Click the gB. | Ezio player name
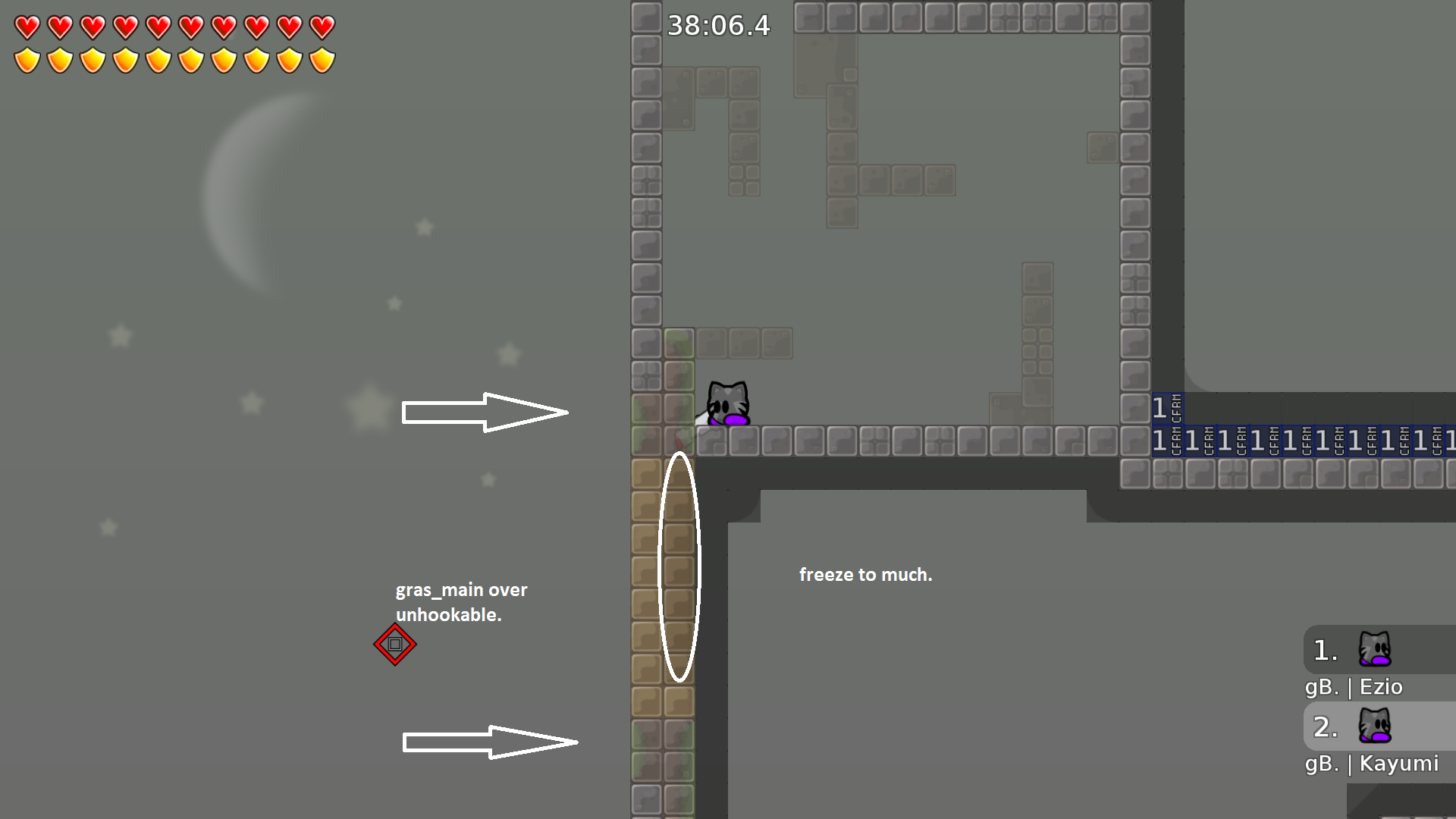Screen dimensions: 1456x819 point(1354,687)
